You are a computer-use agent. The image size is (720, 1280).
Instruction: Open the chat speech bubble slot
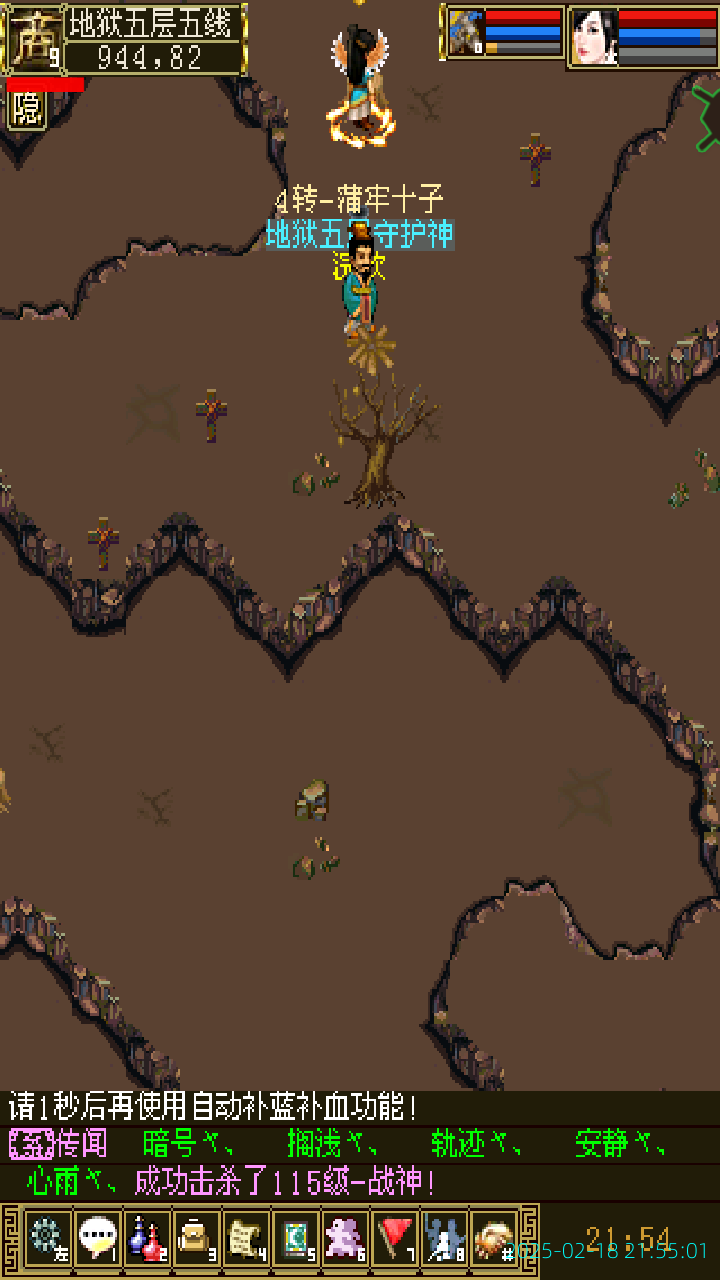point(96,1239)
